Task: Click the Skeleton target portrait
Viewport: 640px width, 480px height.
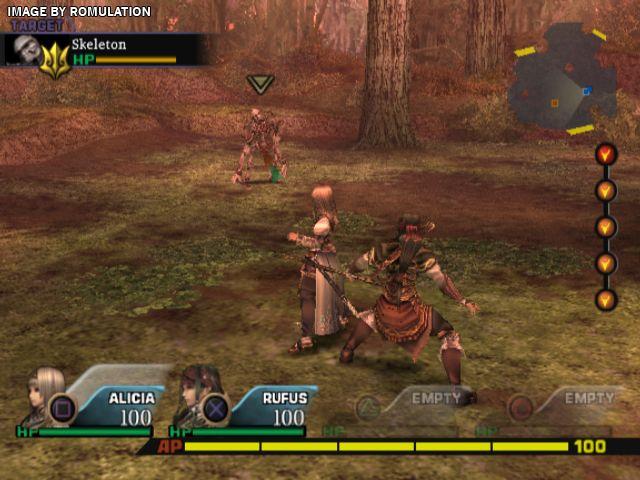Action: coord(23,50)
